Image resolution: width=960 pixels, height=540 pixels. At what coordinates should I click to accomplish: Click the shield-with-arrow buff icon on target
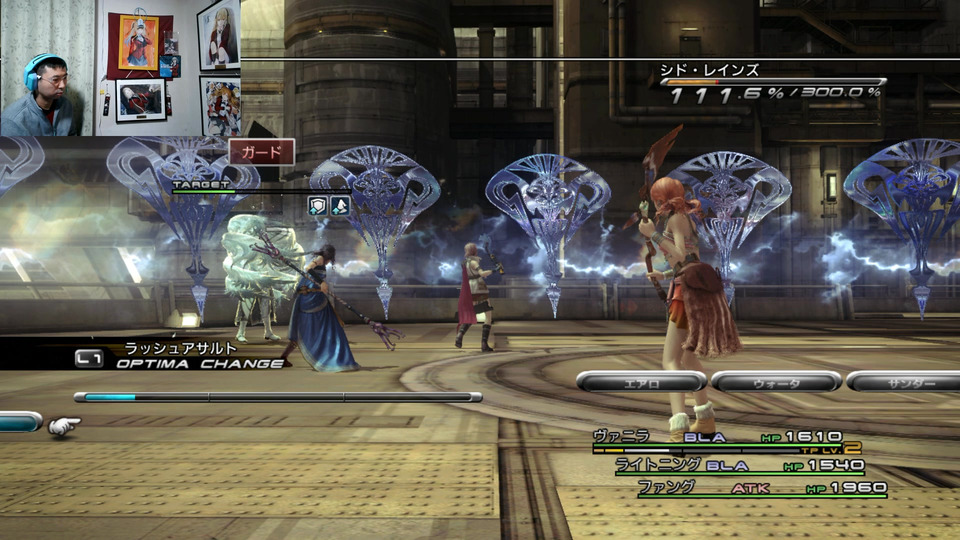coord(317,205)
